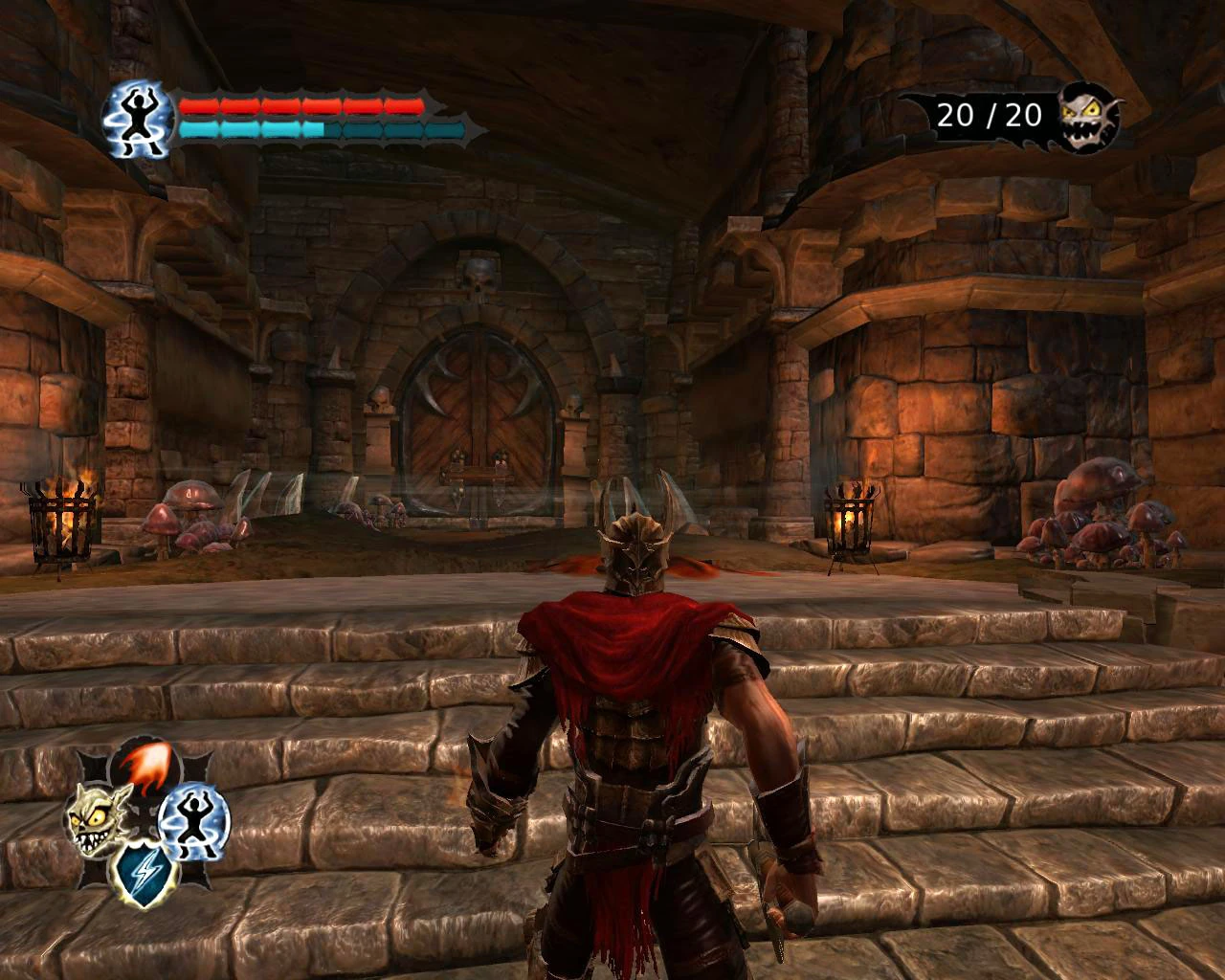
Task: Select the fireball spell icon
Action: click(144, 764)
